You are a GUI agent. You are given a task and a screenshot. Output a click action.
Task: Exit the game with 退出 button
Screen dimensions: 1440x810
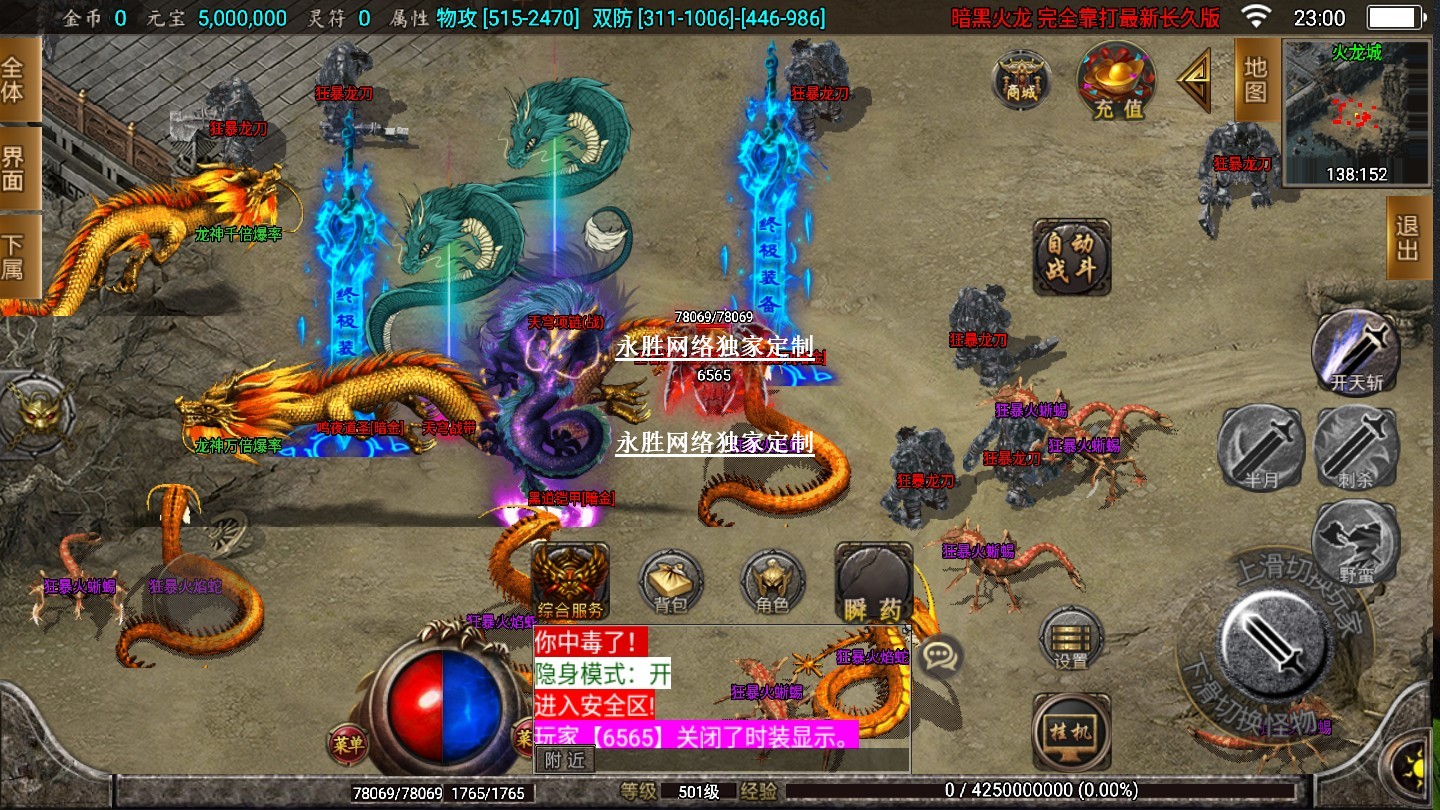(1407, 237)
